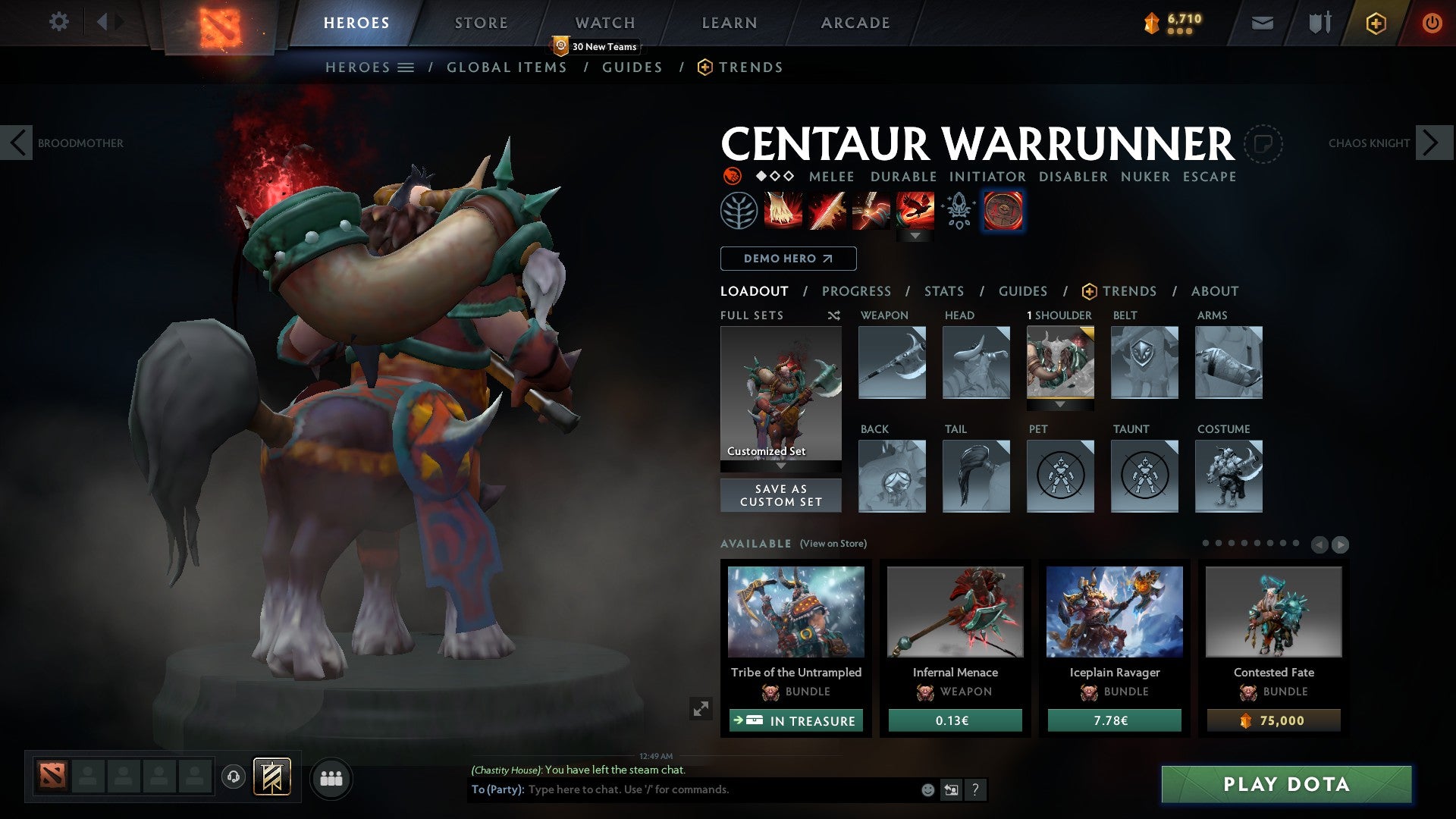Open the emoticon picker in chat
Screen dimensions: 1456x819
click(x=927, y=789)
